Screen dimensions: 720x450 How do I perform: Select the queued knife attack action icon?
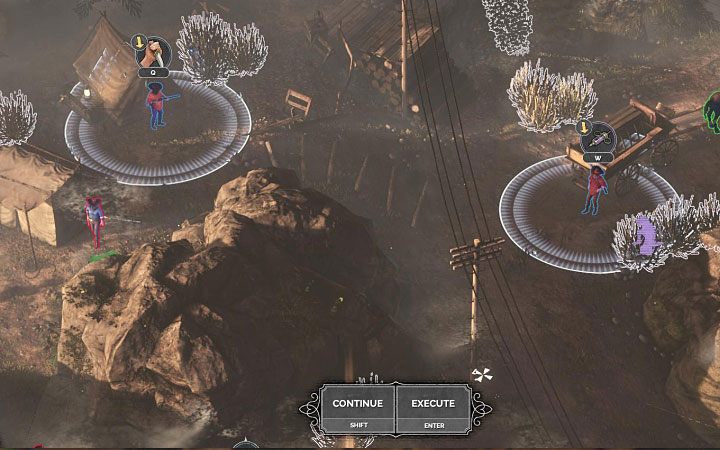(155, 51)
